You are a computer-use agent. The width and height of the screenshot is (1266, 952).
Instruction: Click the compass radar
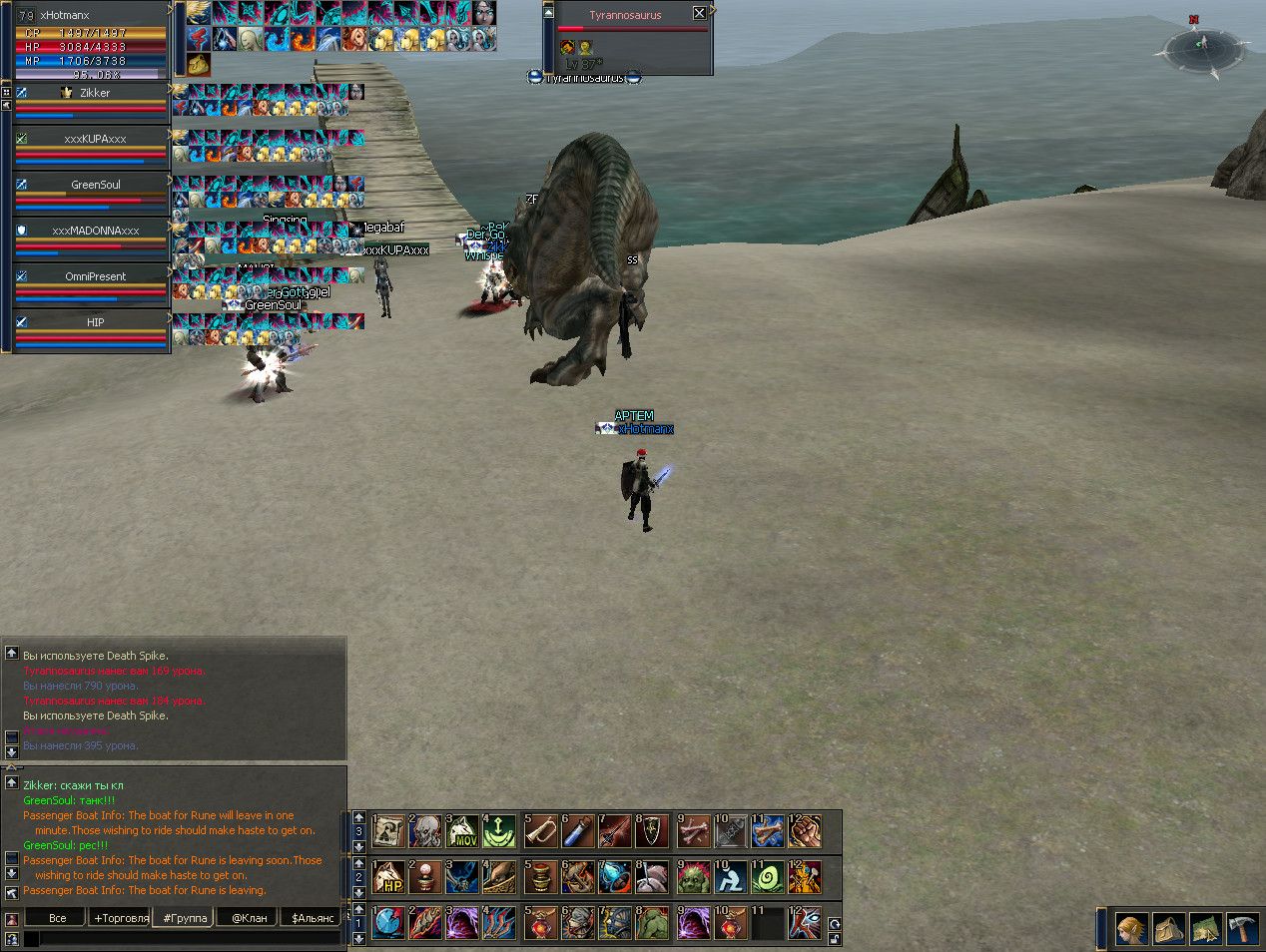[1201, 45]
